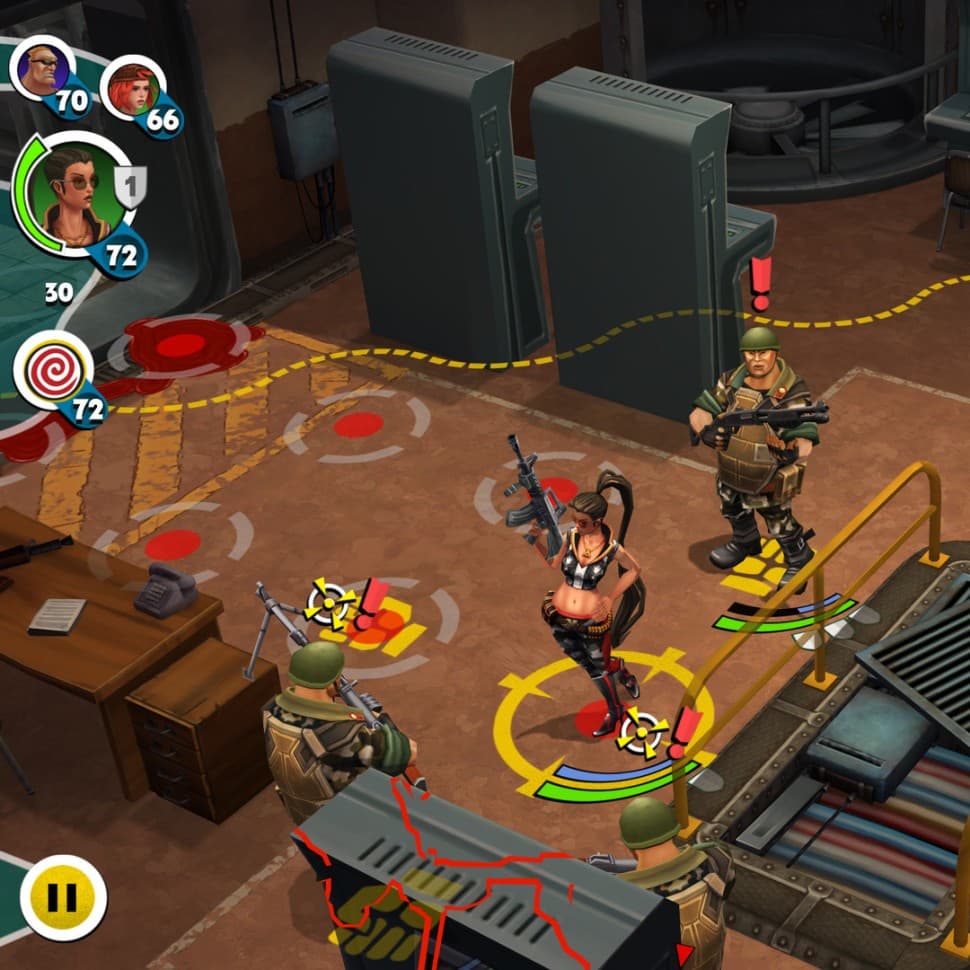Switch to the red-haired hero portrait
This screenshot has width=970, height=970.
(131, 88)
